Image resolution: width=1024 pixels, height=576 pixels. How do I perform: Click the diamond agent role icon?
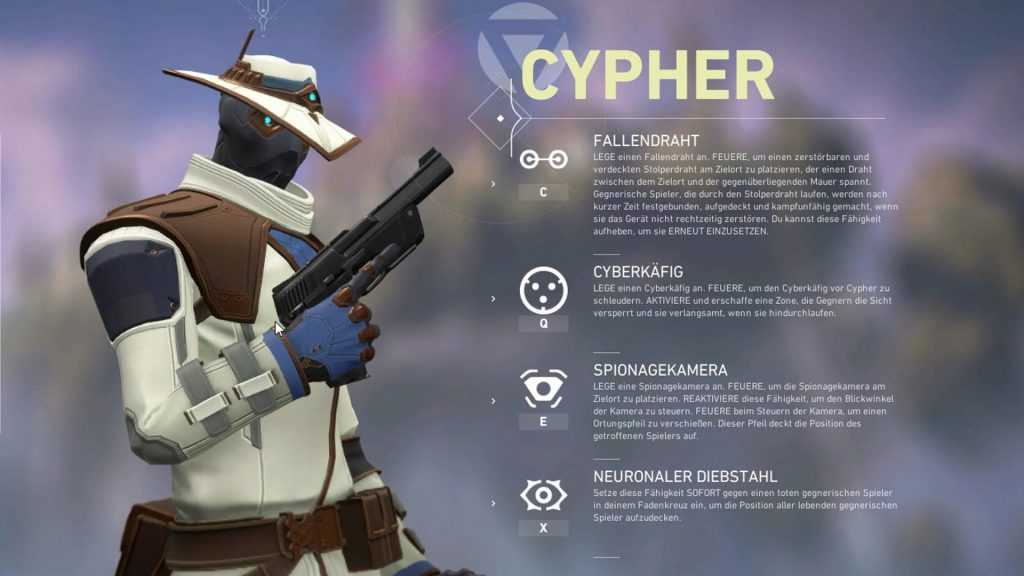[501, 118]
